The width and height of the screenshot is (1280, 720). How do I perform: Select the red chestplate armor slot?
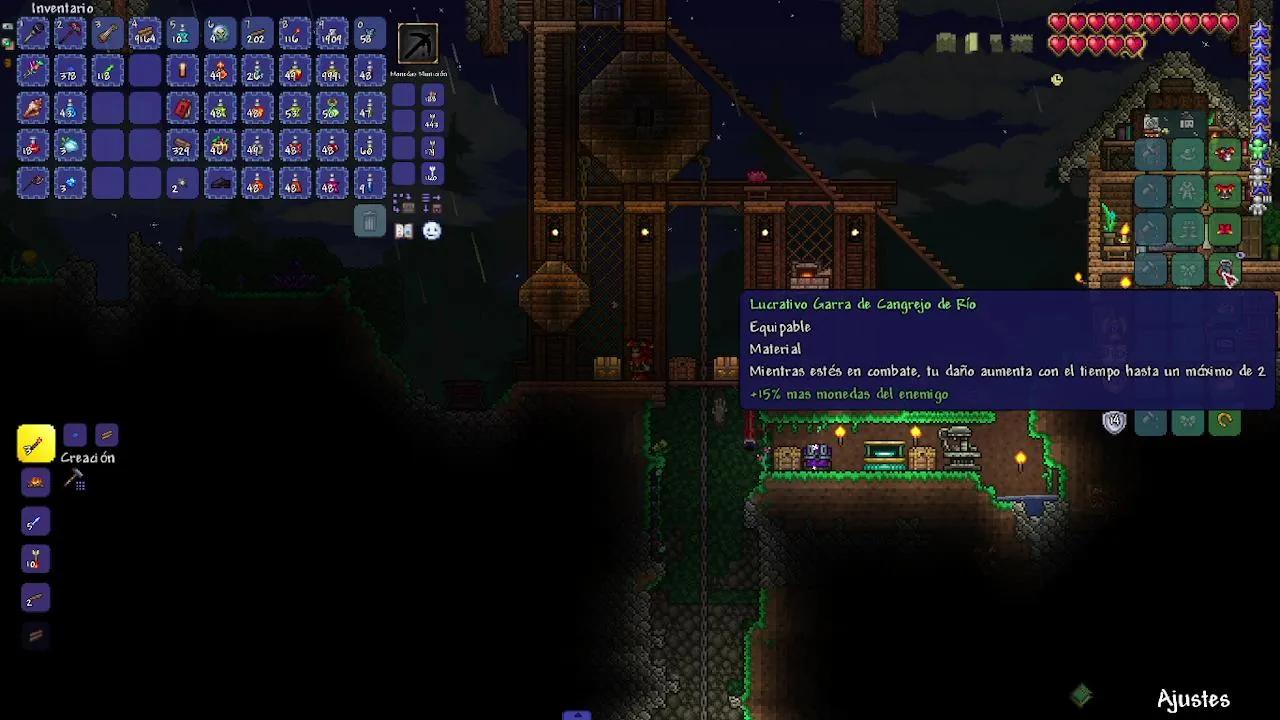(1224, 191)
